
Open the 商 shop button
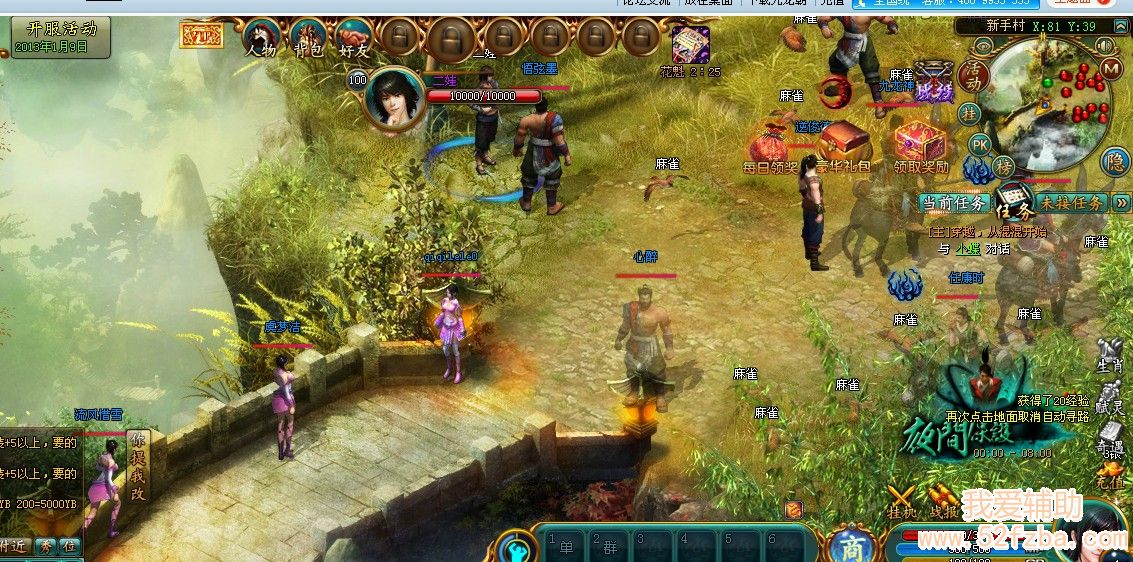click(851, 546)
